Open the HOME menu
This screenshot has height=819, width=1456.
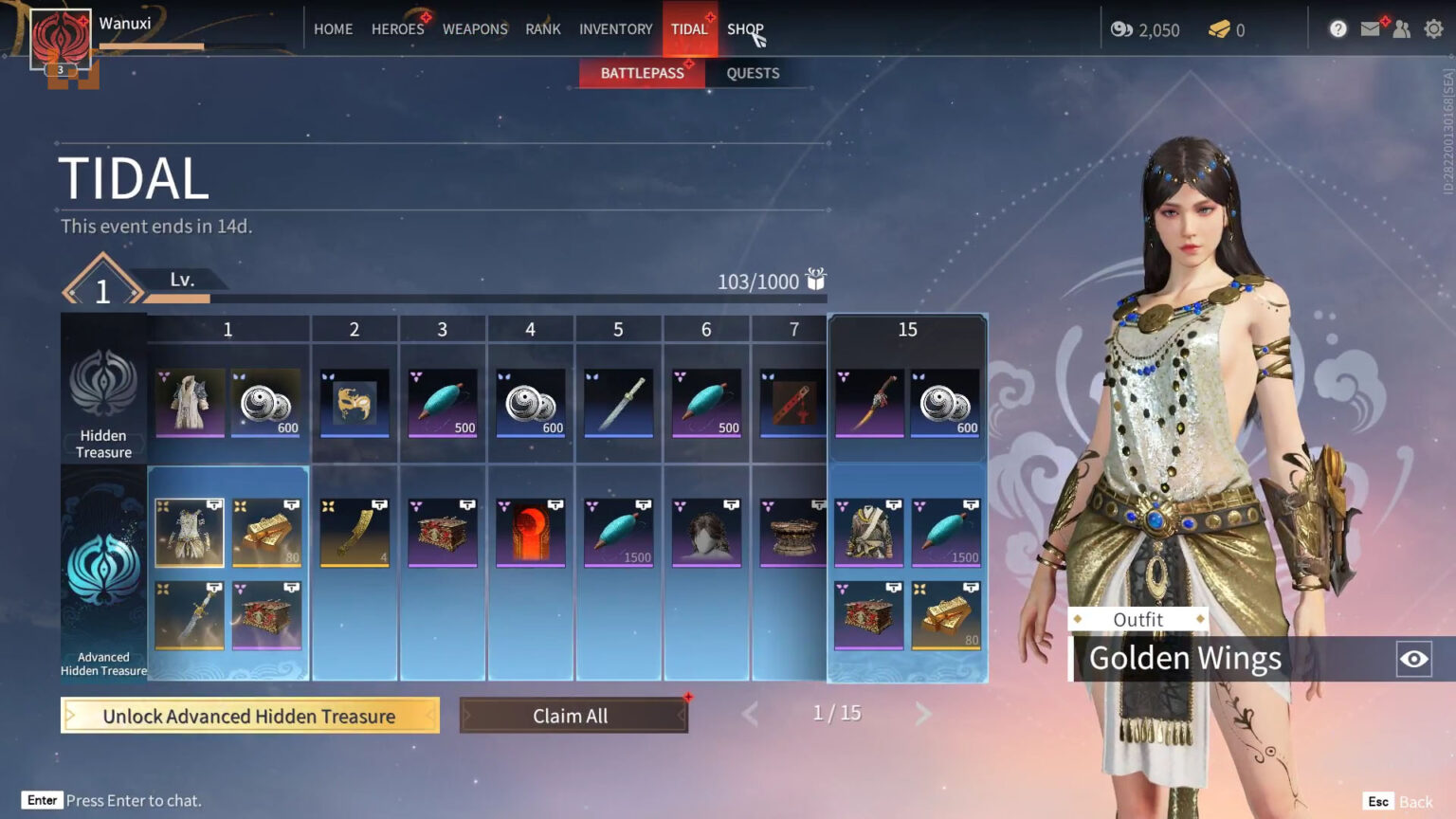(x=333, y=29)
